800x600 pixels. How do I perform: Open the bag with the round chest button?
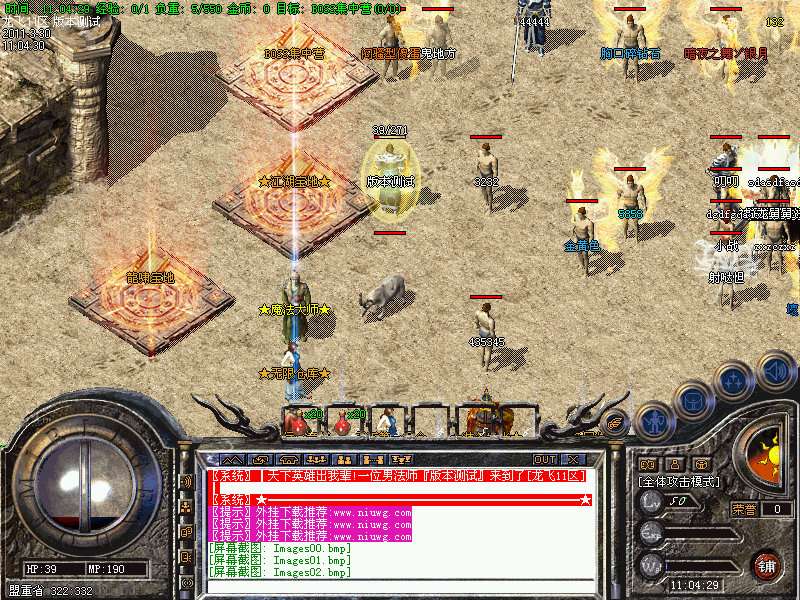(x=692, y=403)
